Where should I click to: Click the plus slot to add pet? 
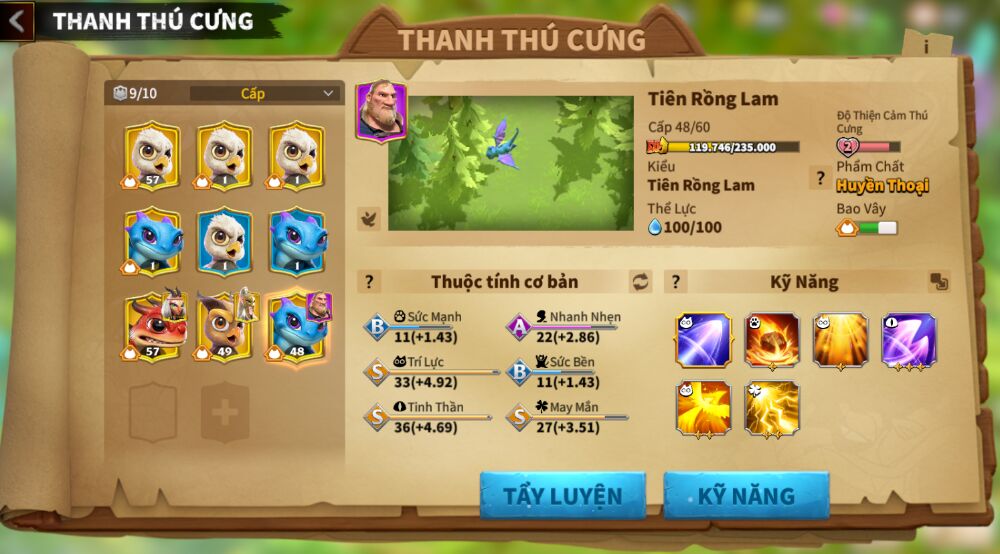[x=225, y=412]
